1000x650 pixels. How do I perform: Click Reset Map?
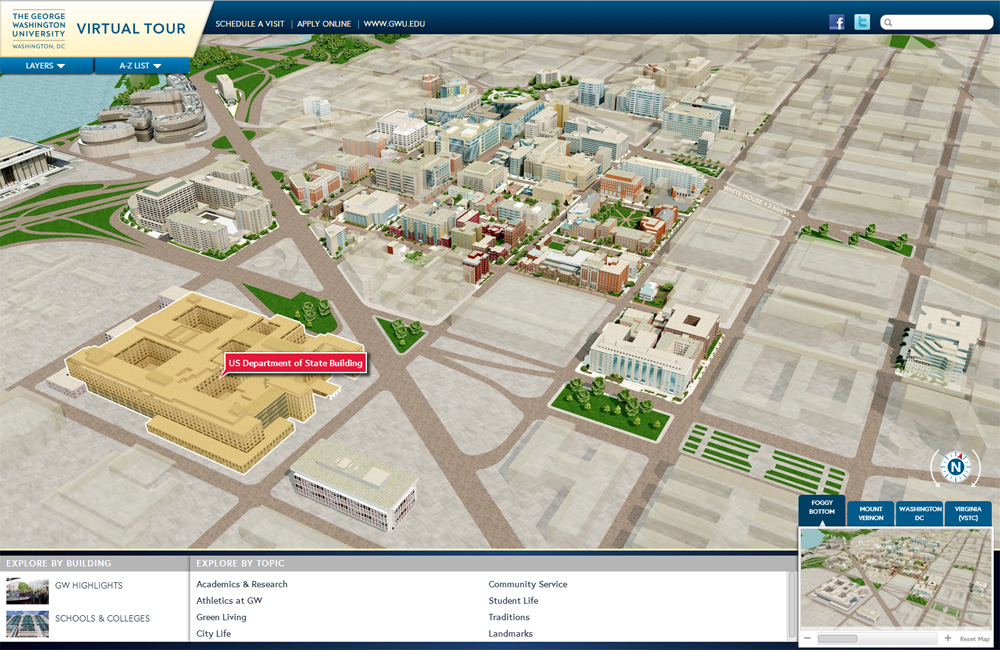(975, 639)
